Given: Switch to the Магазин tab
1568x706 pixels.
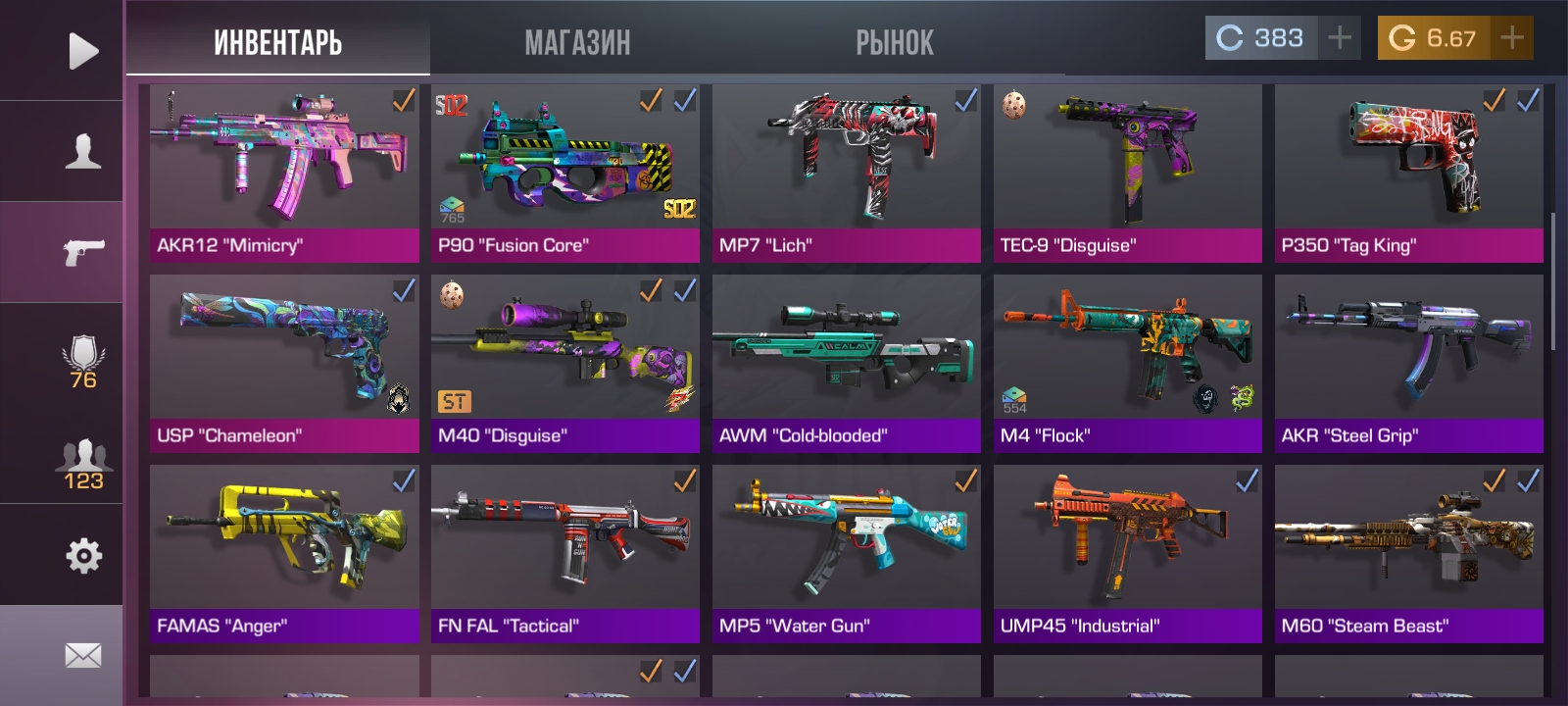Looking at the screenshot, I should click(x=577, y=42).
